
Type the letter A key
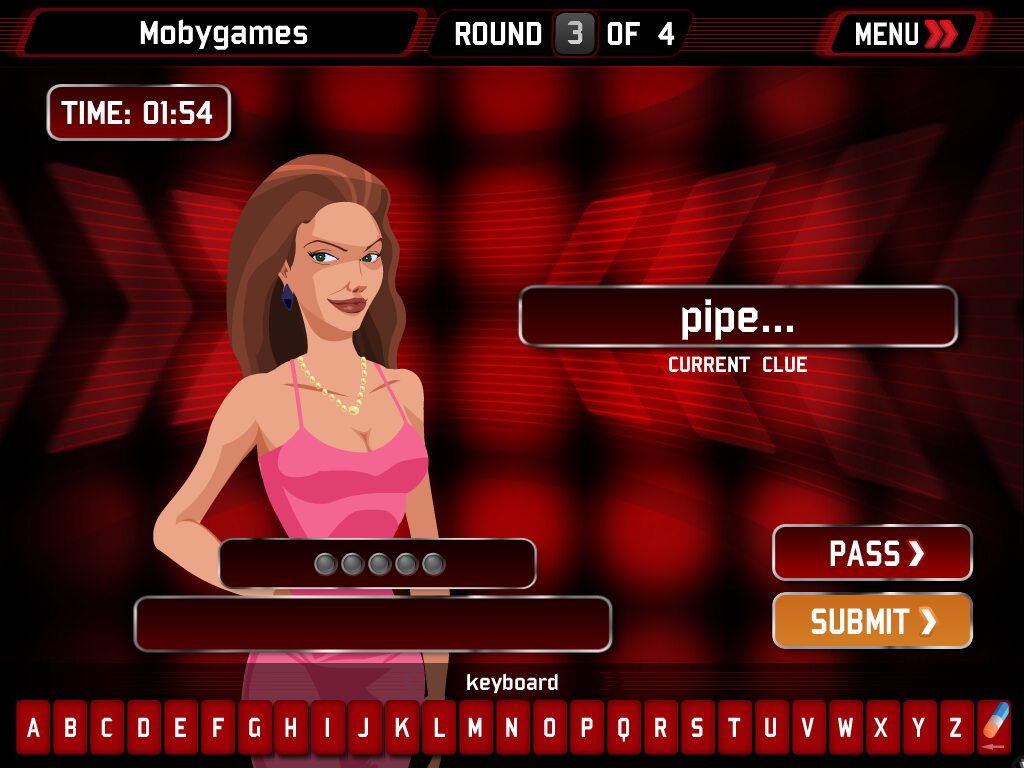[33, 728]
